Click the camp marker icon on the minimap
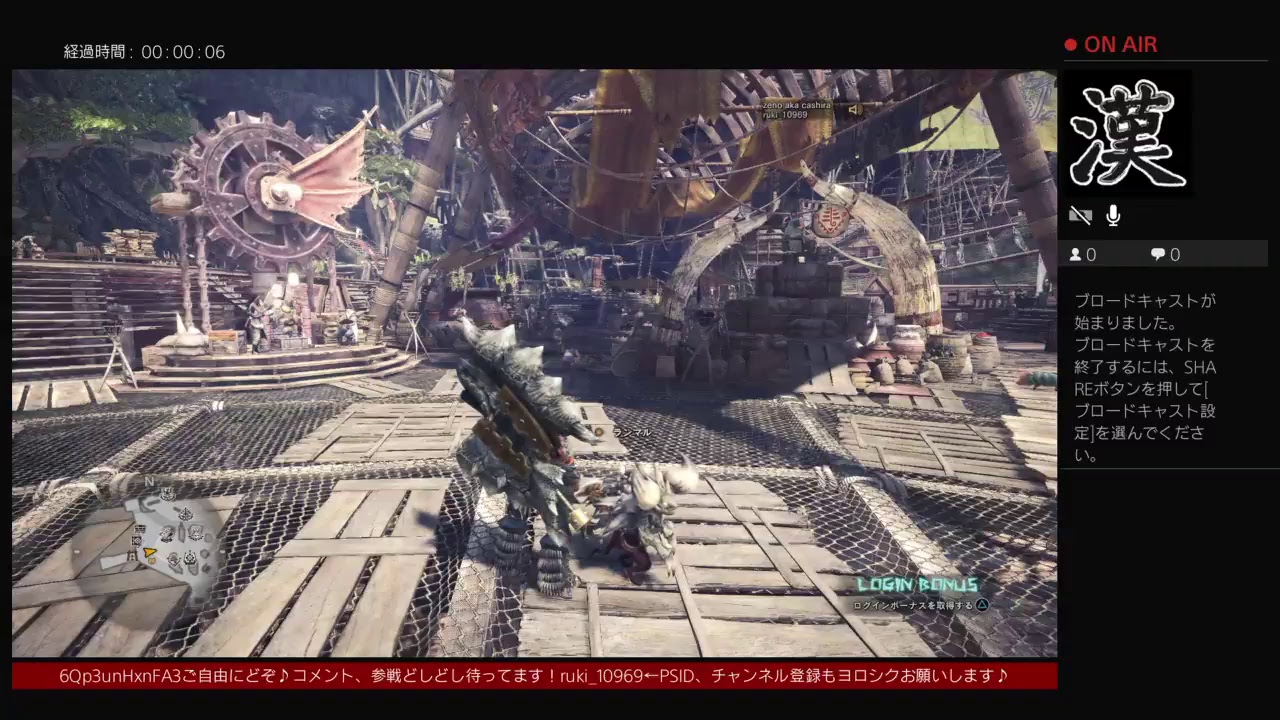 coord(132,555)
